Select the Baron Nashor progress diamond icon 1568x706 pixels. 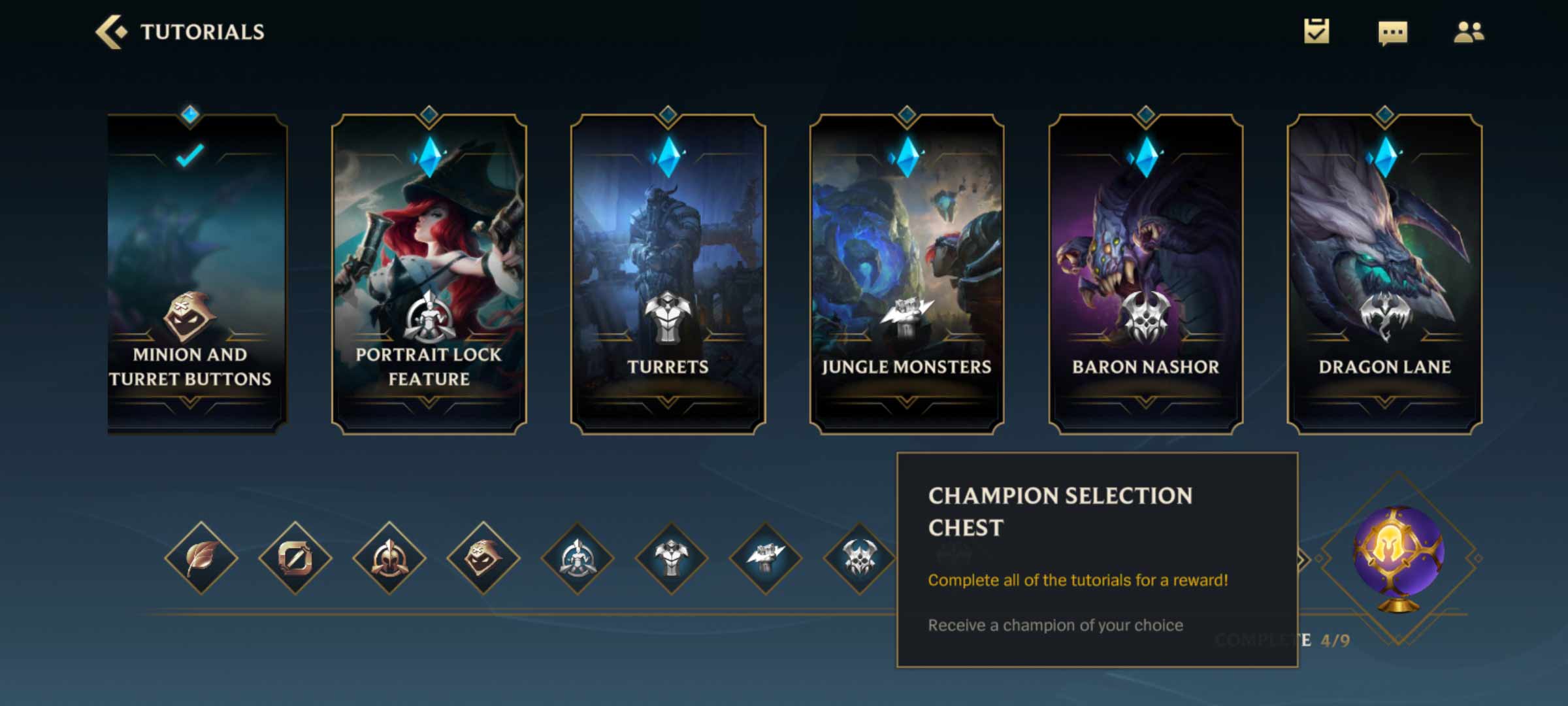click(x=858, y=558)
